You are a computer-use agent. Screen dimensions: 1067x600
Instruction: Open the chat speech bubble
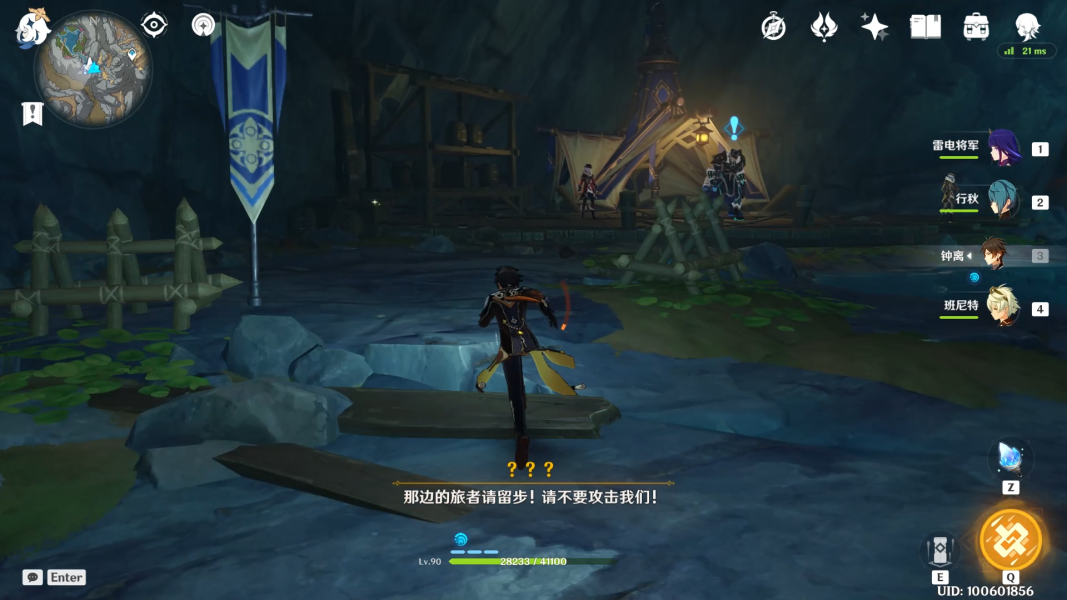click(33, 577)
